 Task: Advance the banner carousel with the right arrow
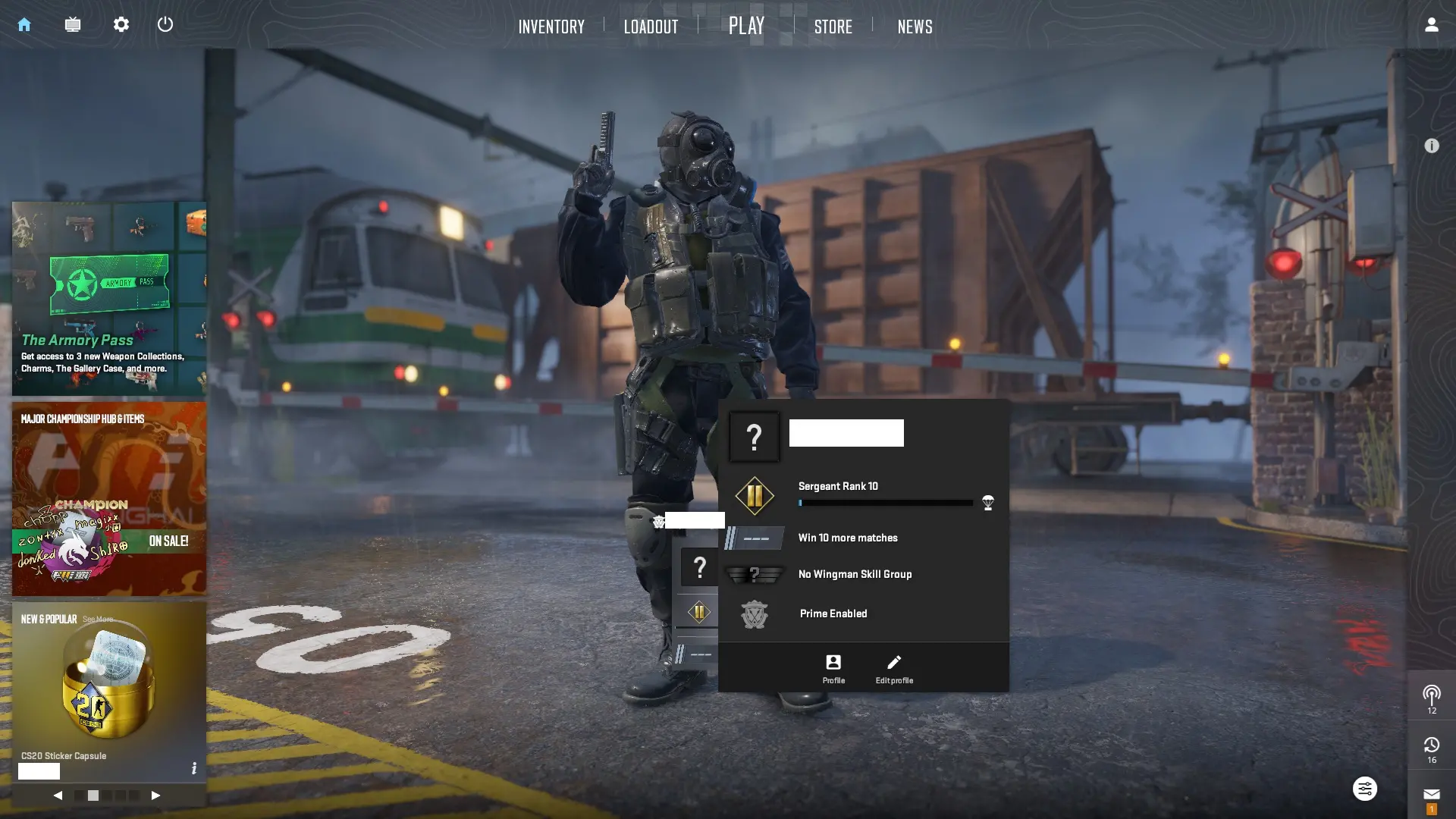point(156,795)
